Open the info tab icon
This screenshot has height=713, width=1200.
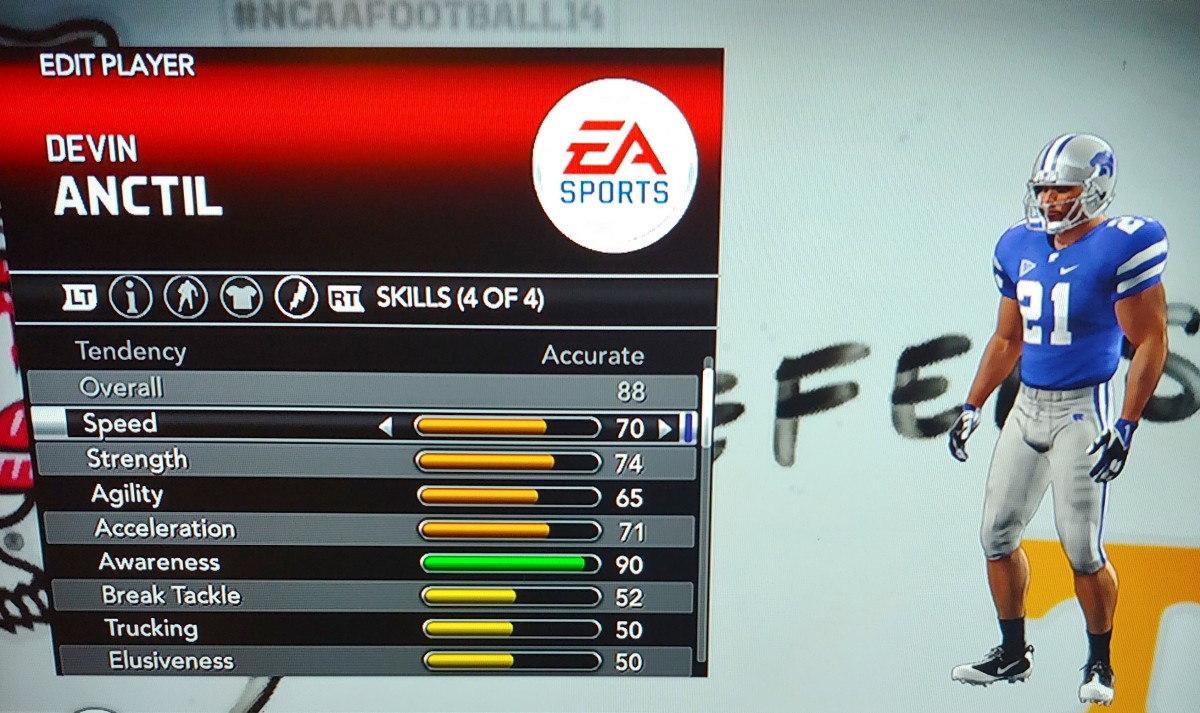tap(130, 297)
